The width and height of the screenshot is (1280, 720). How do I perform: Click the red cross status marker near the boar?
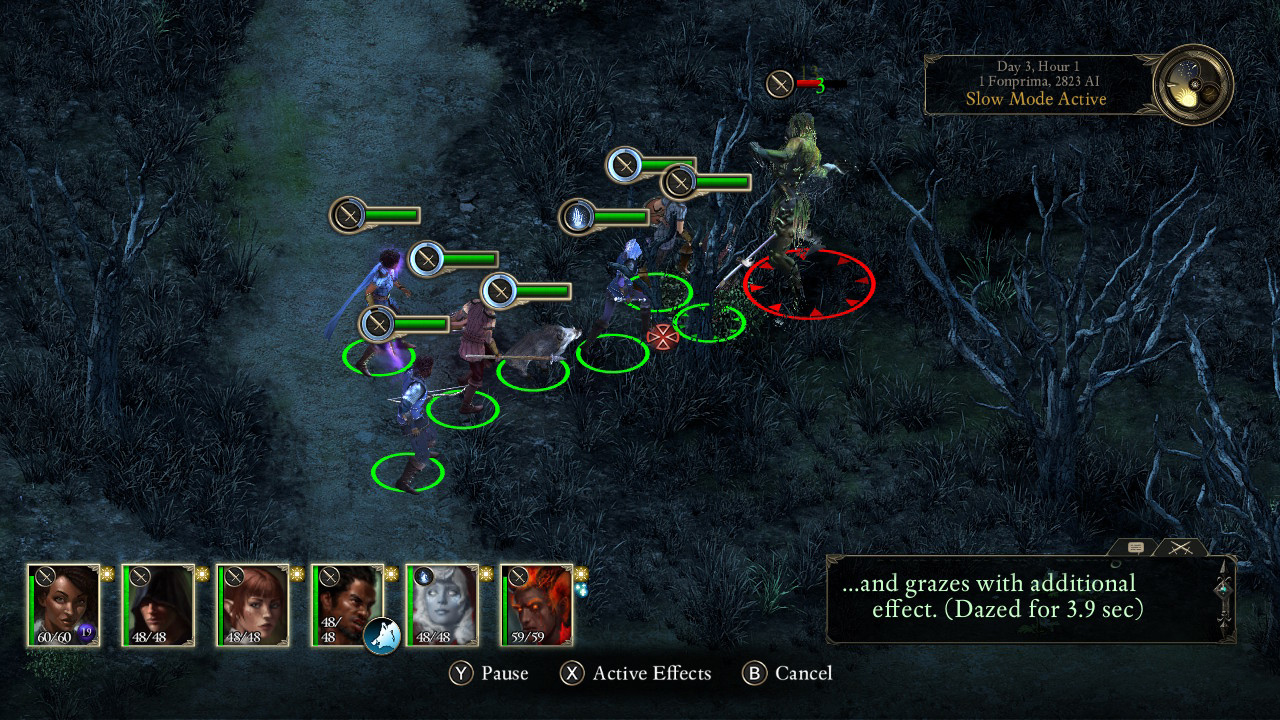[663, 336]
